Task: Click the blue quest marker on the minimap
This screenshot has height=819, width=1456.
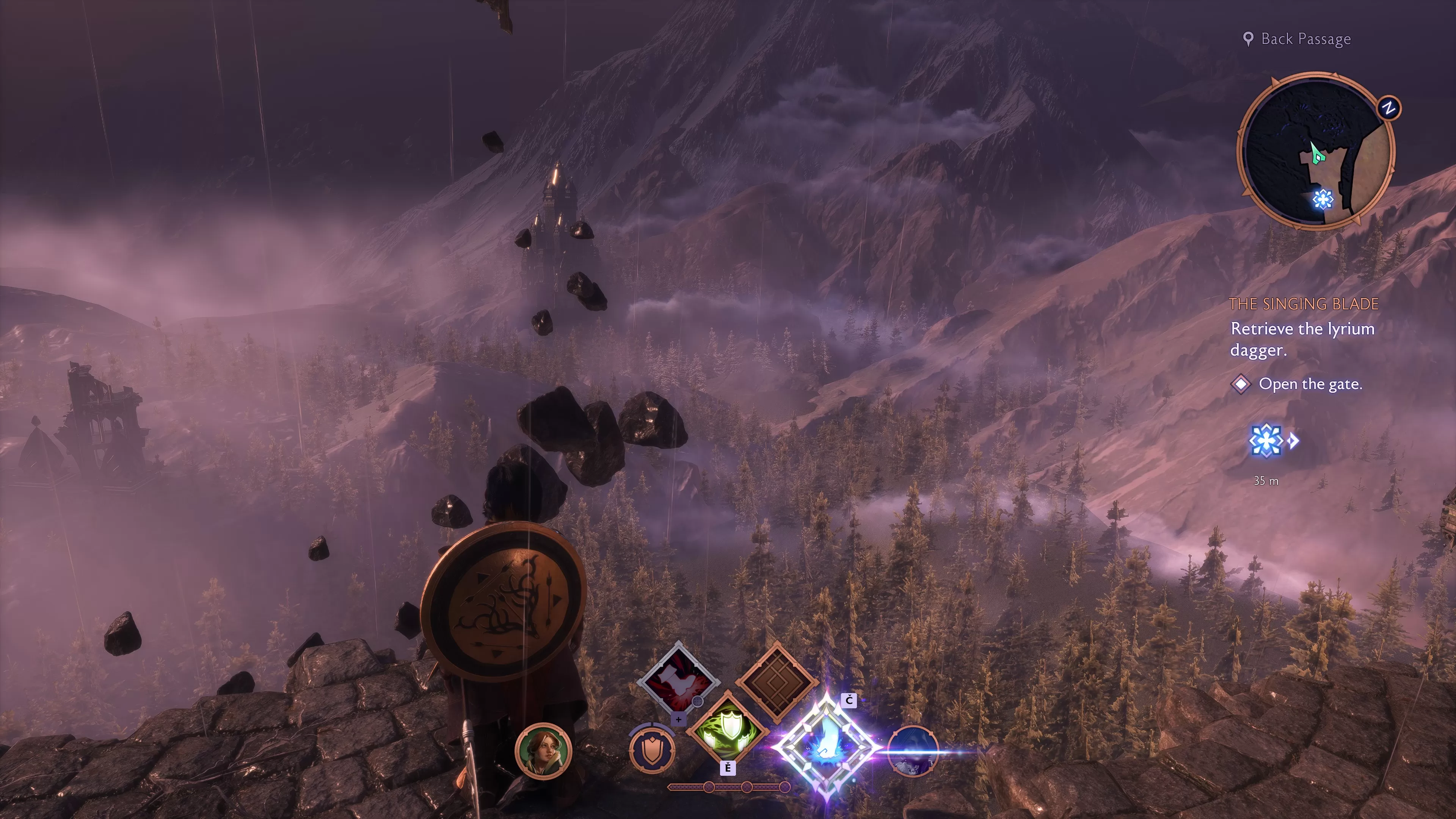Action: (x=1322, y=199)
